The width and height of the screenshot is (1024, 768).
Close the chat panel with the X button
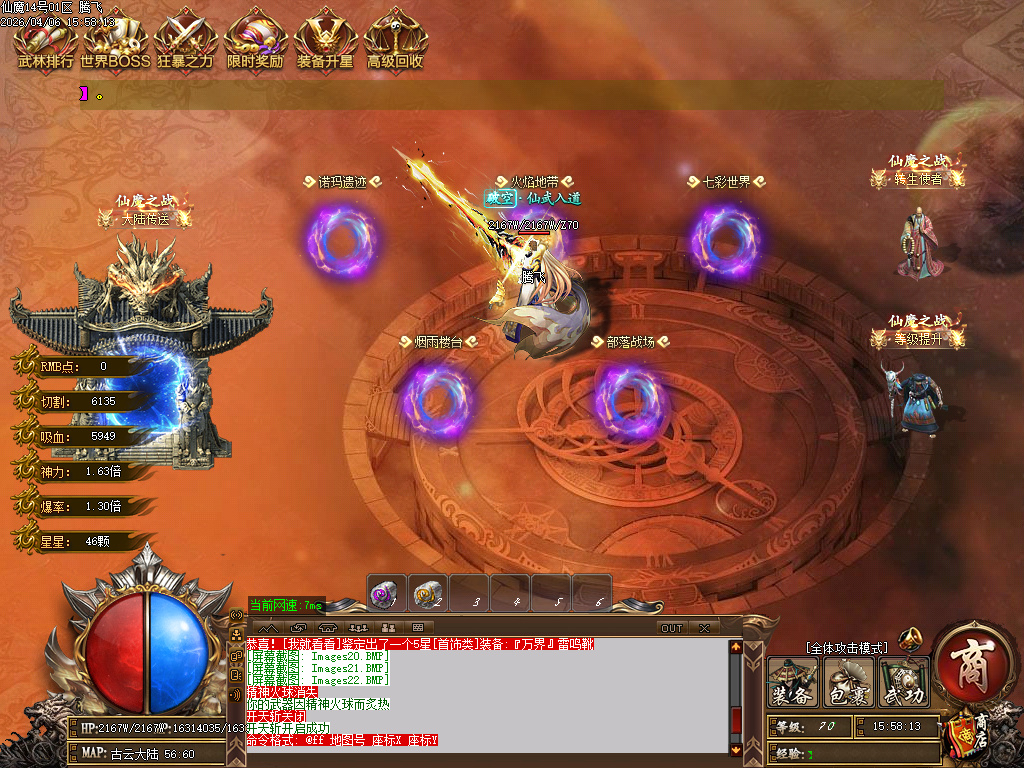click(704, 628)
